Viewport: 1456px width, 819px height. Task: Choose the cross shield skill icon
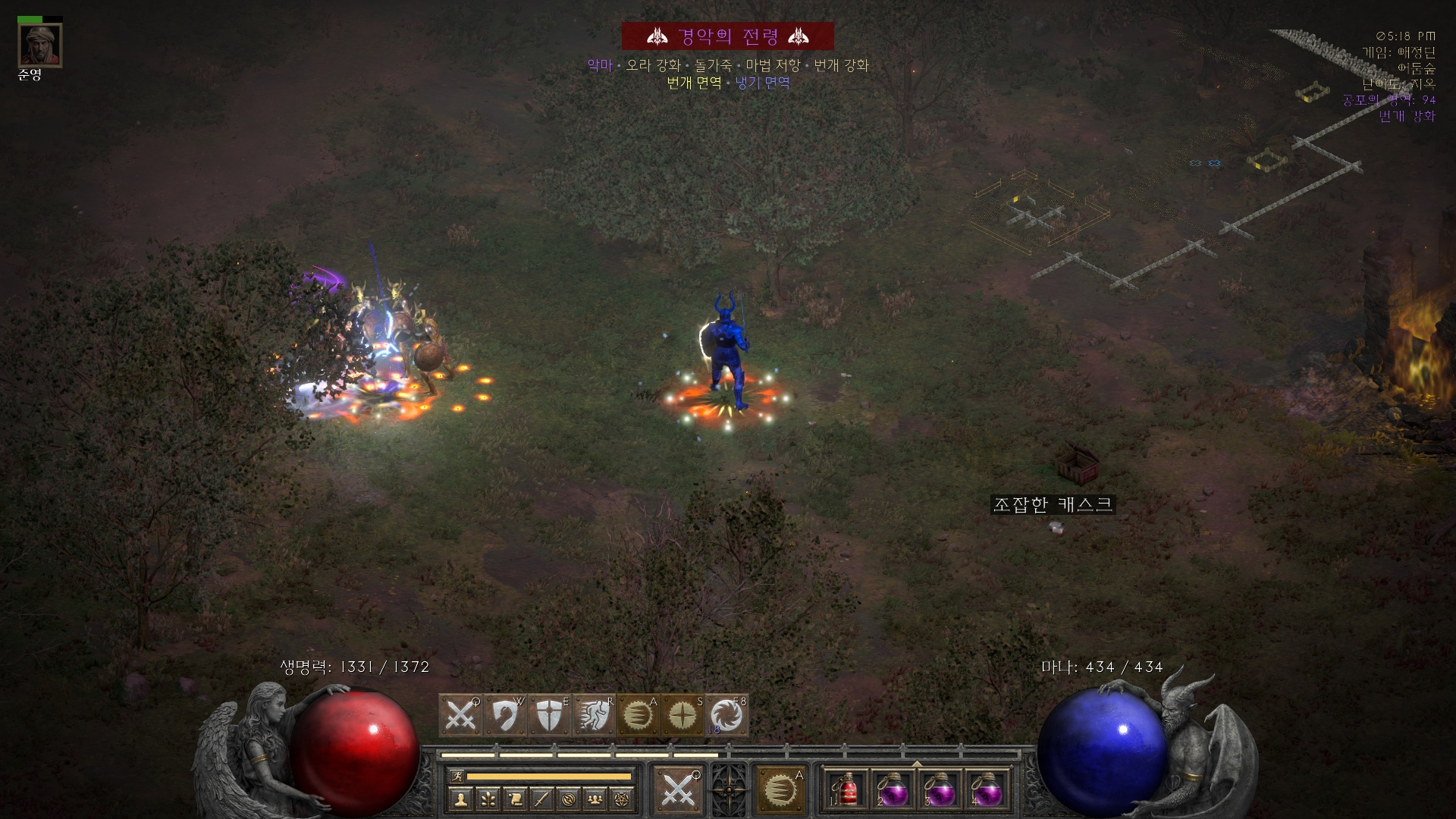(550, 715)
